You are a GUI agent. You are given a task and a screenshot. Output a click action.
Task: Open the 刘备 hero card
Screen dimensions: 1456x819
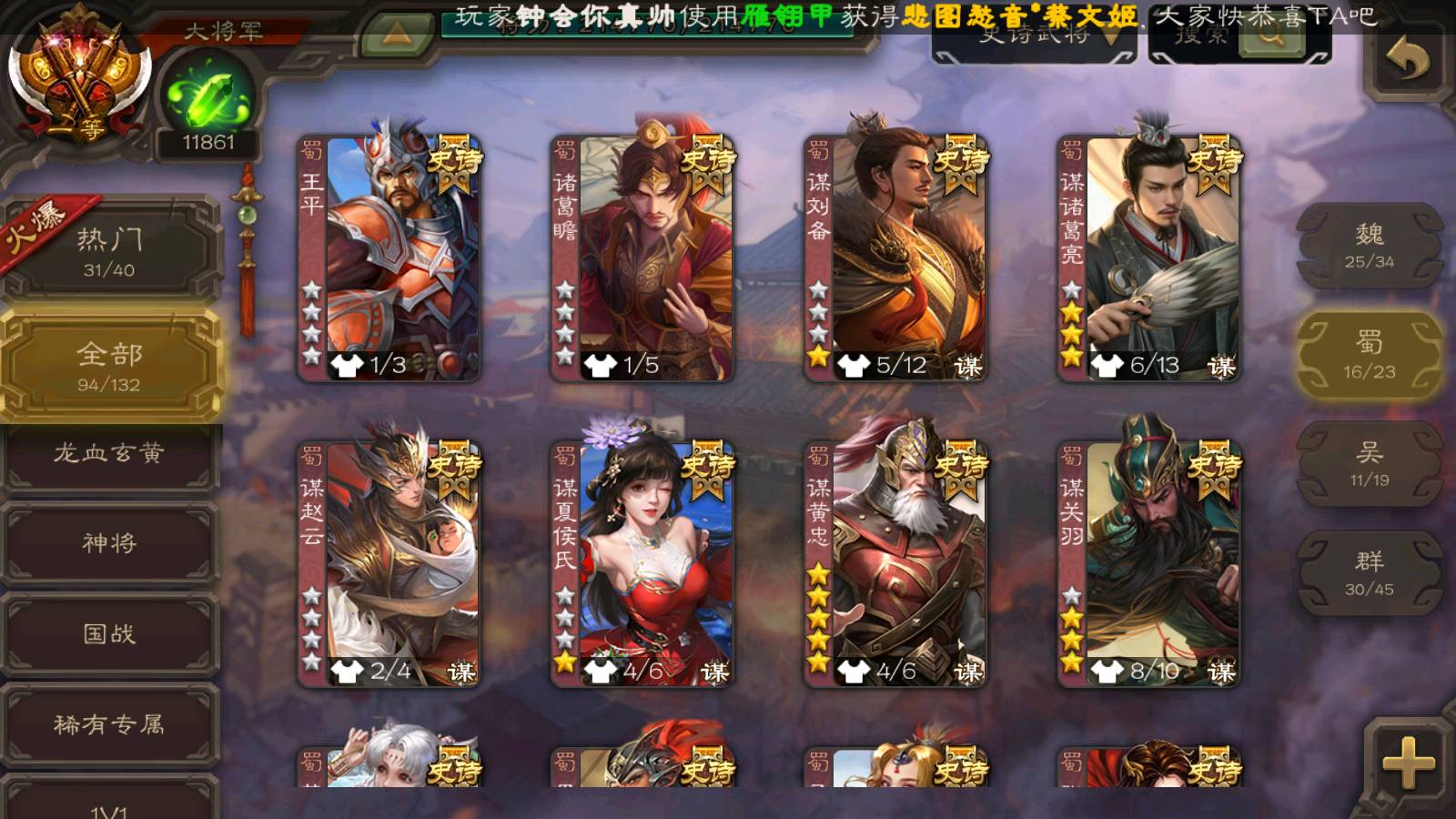(895, 258)
